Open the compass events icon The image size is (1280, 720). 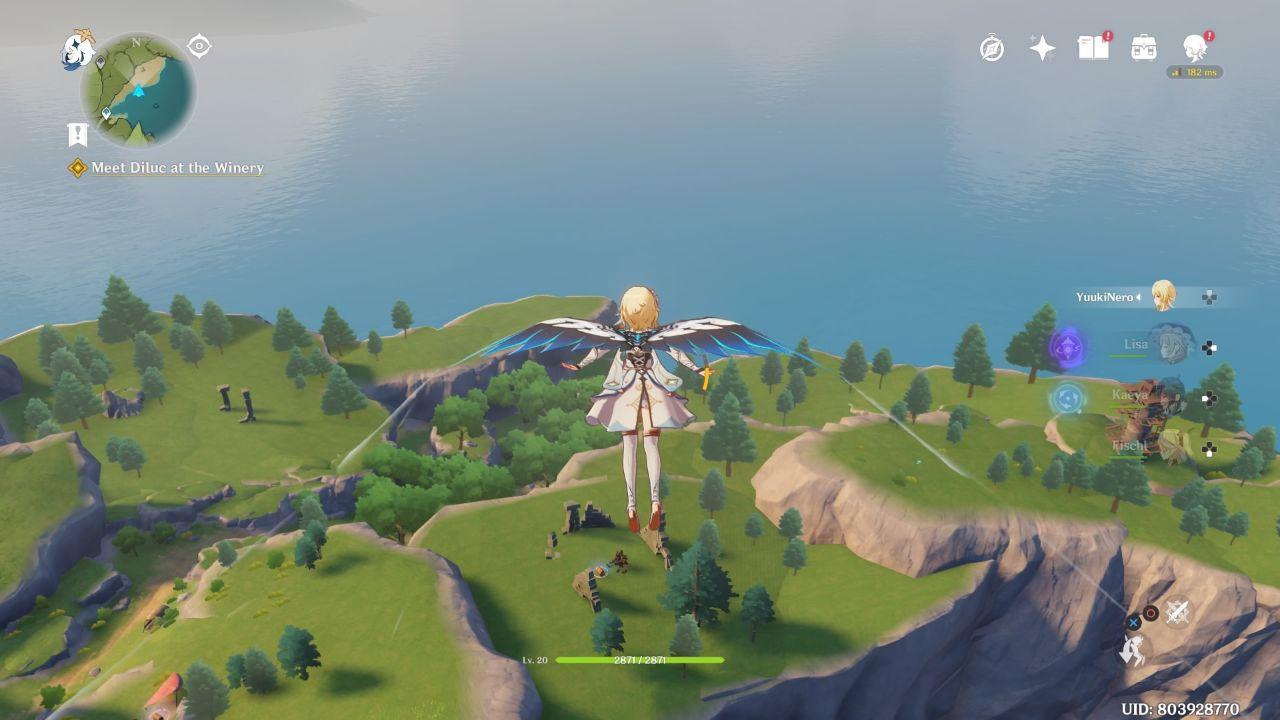click(x=992, y=47)
